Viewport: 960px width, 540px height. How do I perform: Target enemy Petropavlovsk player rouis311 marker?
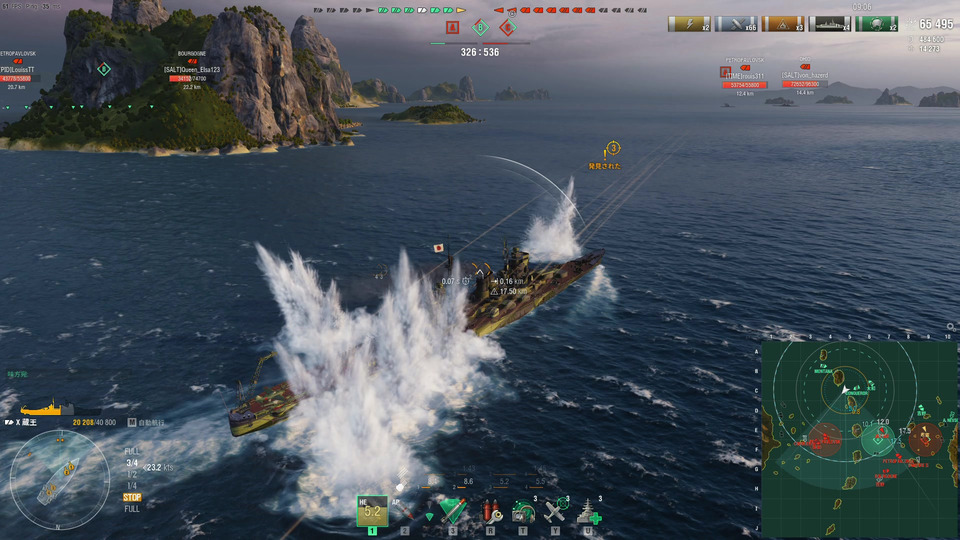pos(744,76)
